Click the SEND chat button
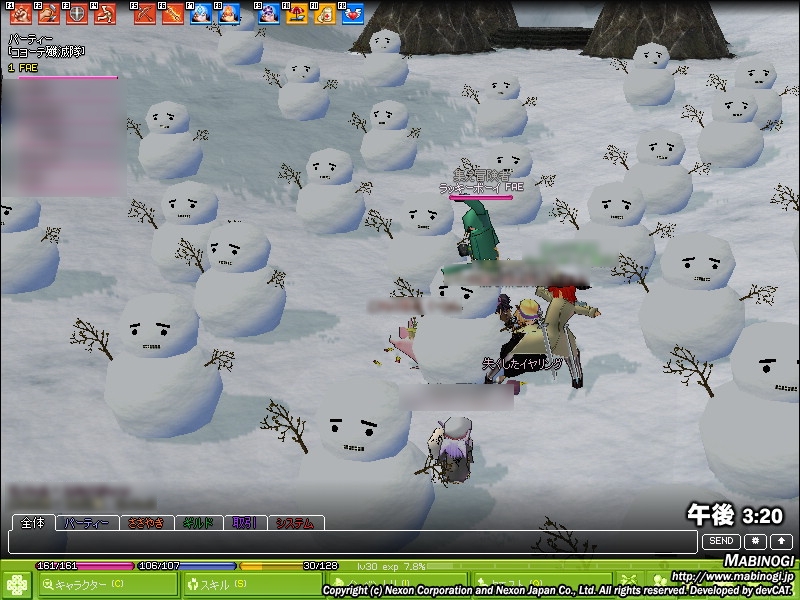The image size is (800, 600). pyautogui.click(x=721, y=541)
